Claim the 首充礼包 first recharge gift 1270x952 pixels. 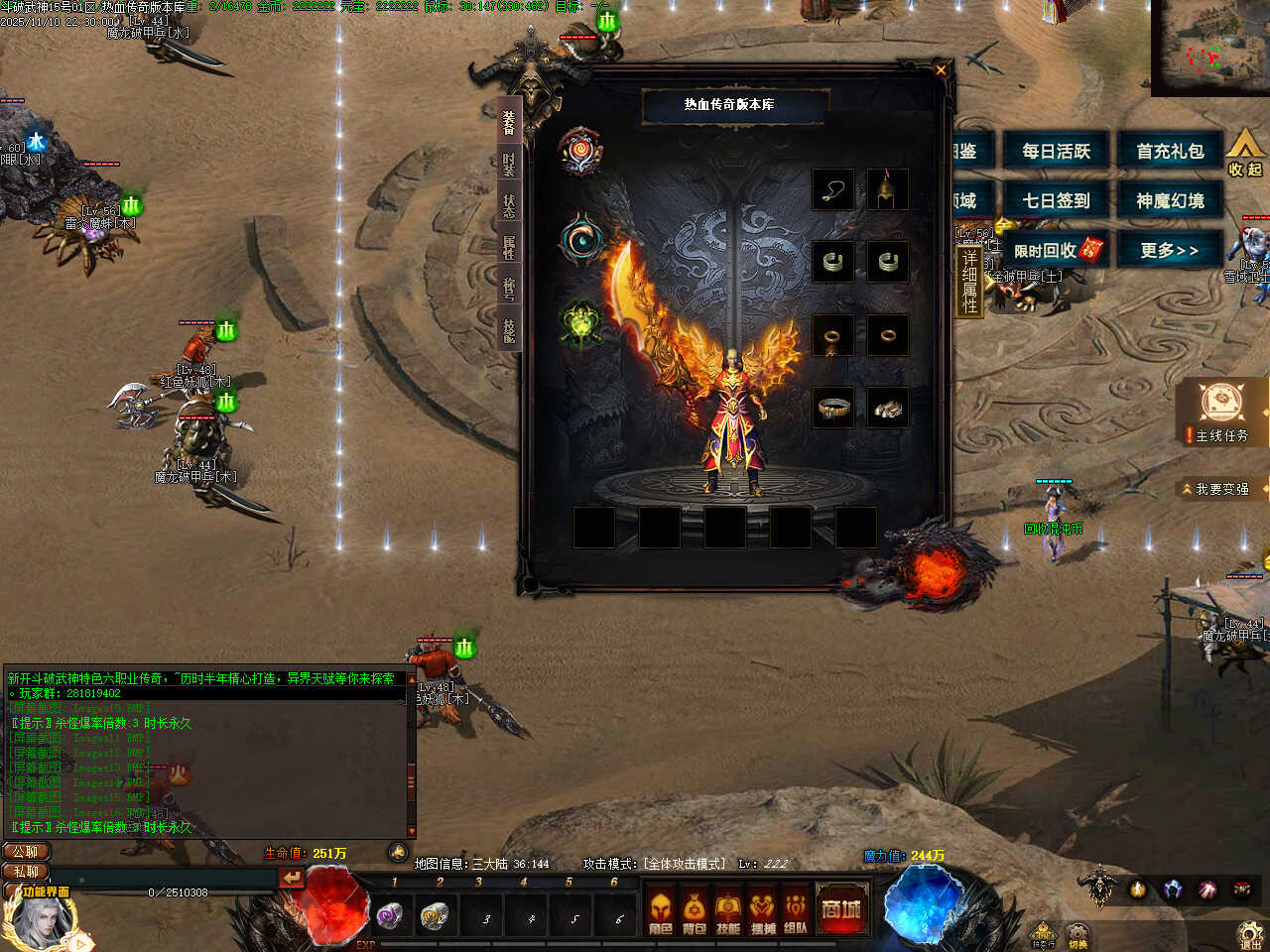pyautogui.click(x=1170, y=152)
